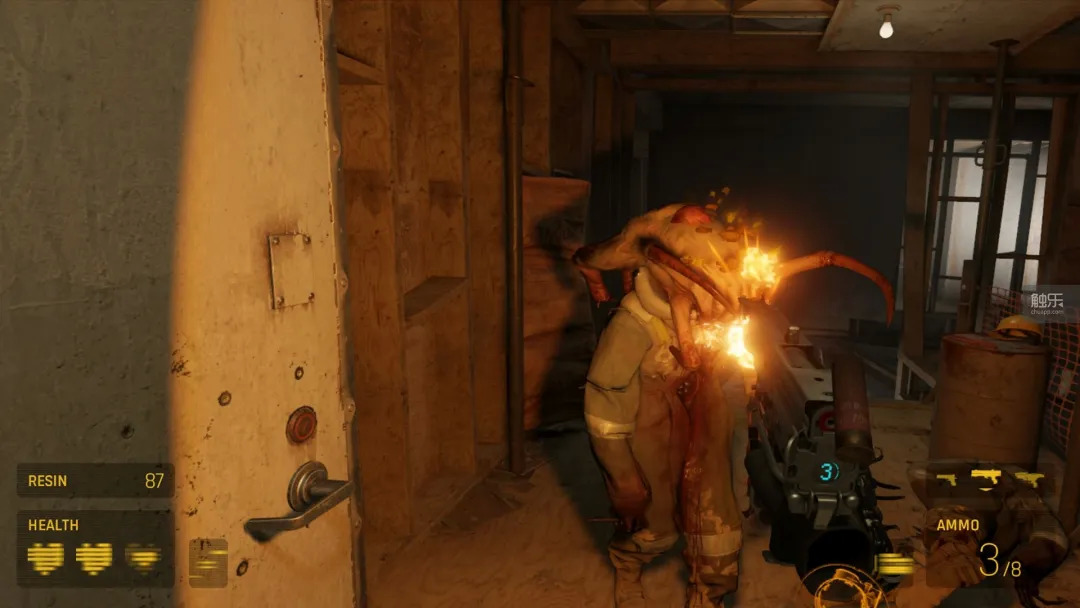Screen dimensions: 1080x608
Task: Select the pistol weapon icon
Action: point(946,480)
